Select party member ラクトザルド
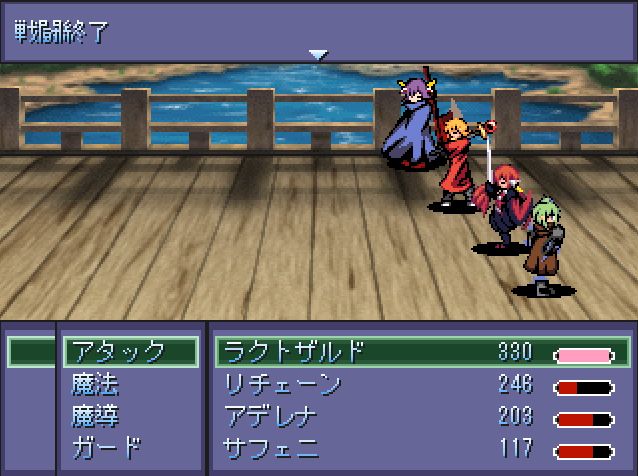The image size is (638, 476). 293,352
